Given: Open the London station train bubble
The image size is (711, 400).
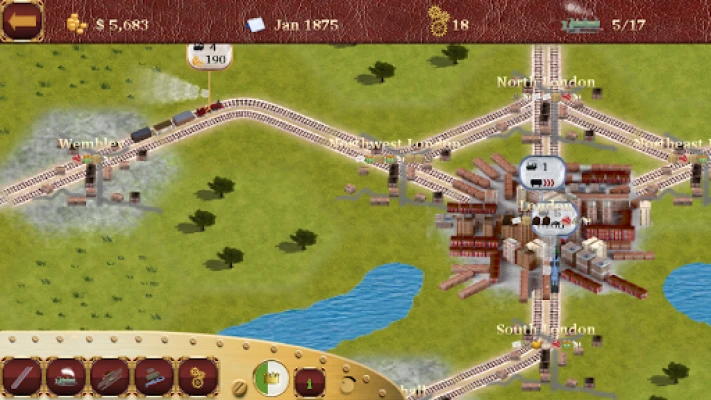Looking at the screenshot, I should tap(542, 172).
